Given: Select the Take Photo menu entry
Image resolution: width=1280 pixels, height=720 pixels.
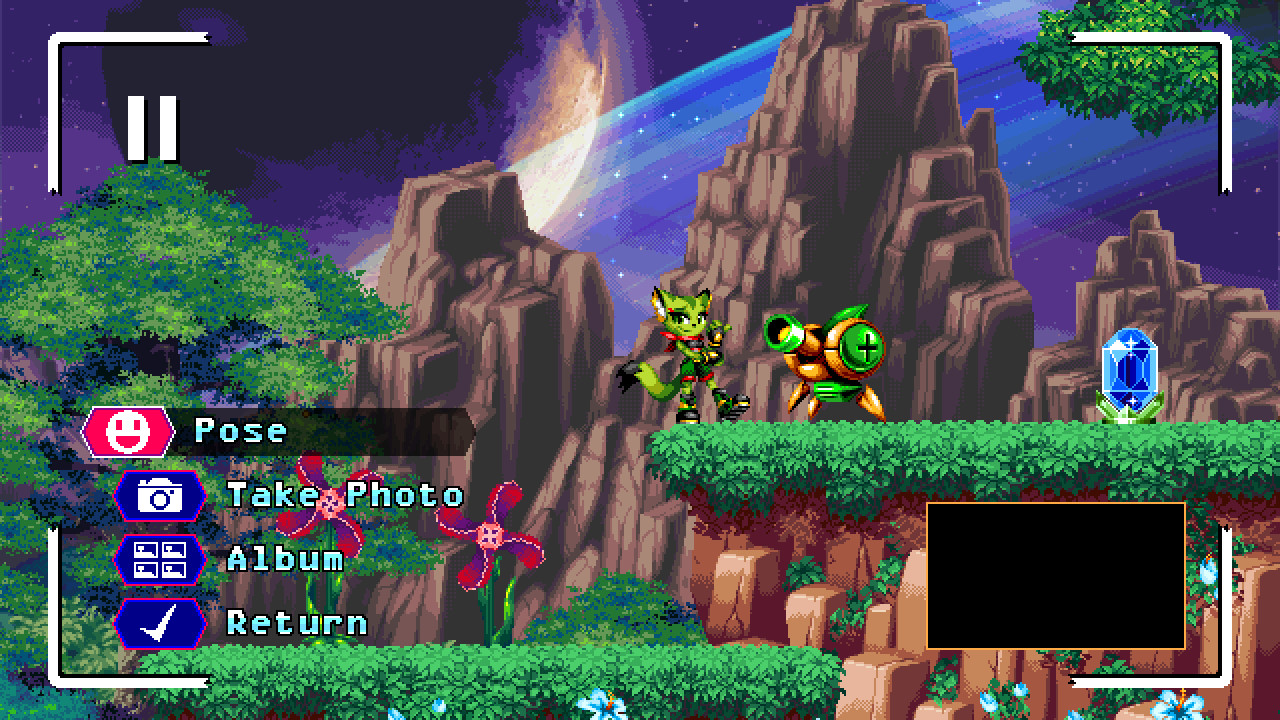Looking at the screenshot, I should (345, 495).
